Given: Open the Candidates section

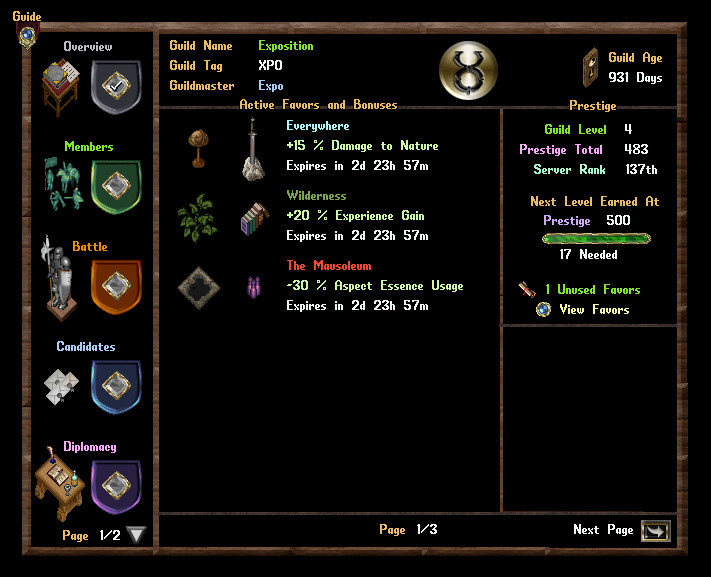Looking at the screenshot, I should pyautogui.click(x=116, y=385).
